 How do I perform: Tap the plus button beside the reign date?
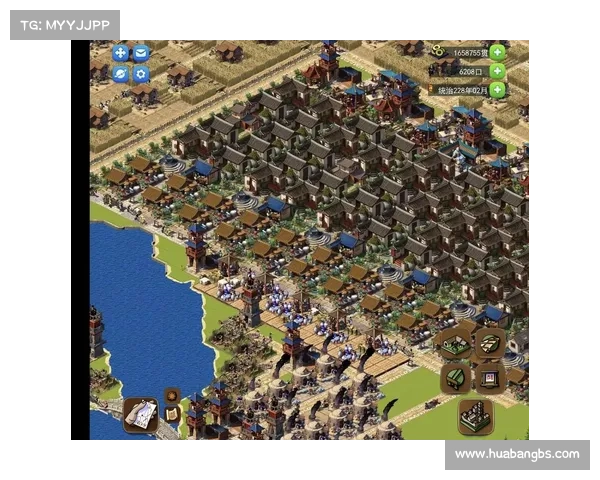click(497, 89)
